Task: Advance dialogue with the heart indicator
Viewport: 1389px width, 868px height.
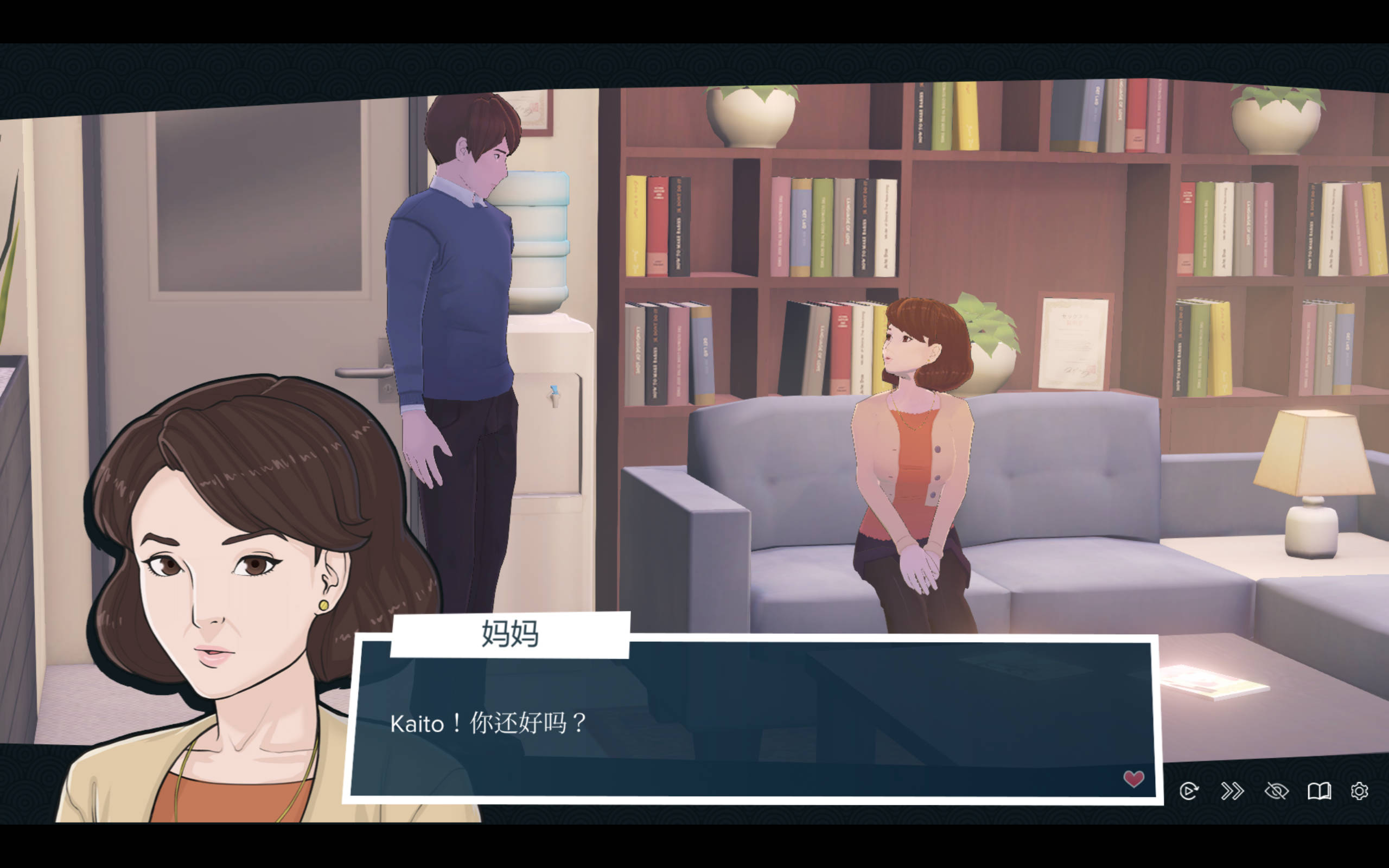Action: (1133, 778)
